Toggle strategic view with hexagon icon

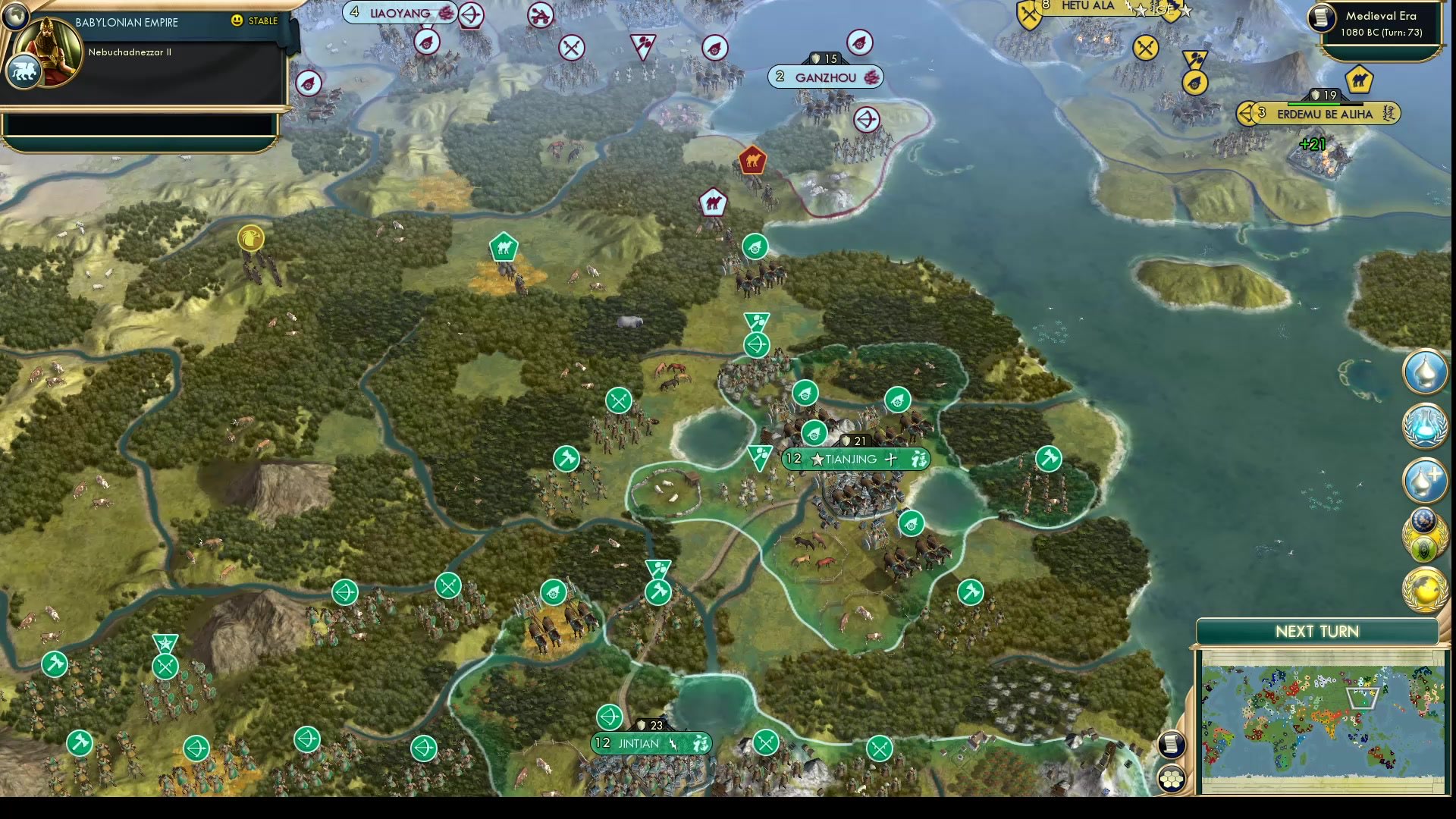click(x=1172, y=779)
